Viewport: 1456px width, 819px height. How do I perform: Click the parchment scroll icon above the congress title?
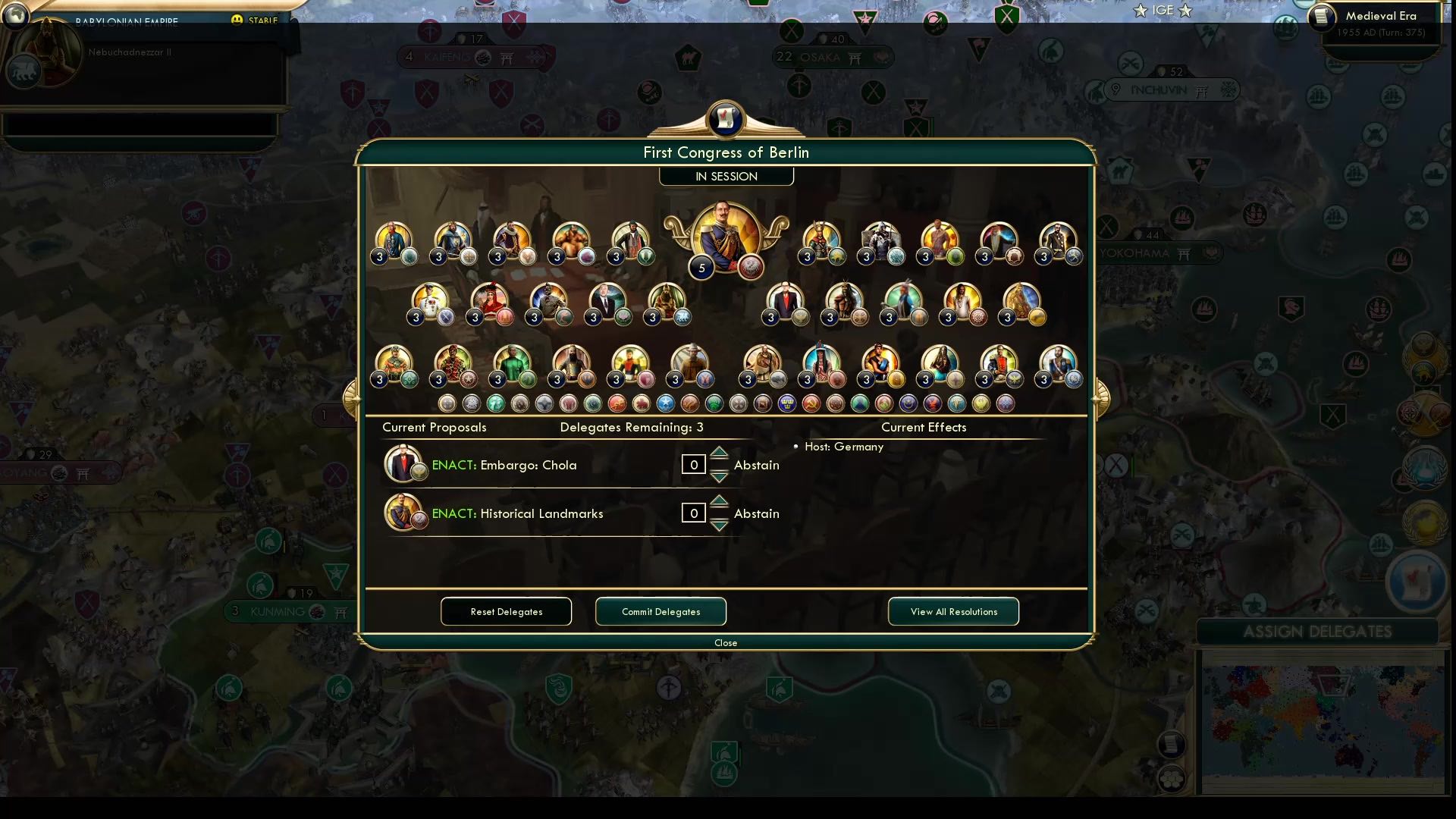(726, 118)
